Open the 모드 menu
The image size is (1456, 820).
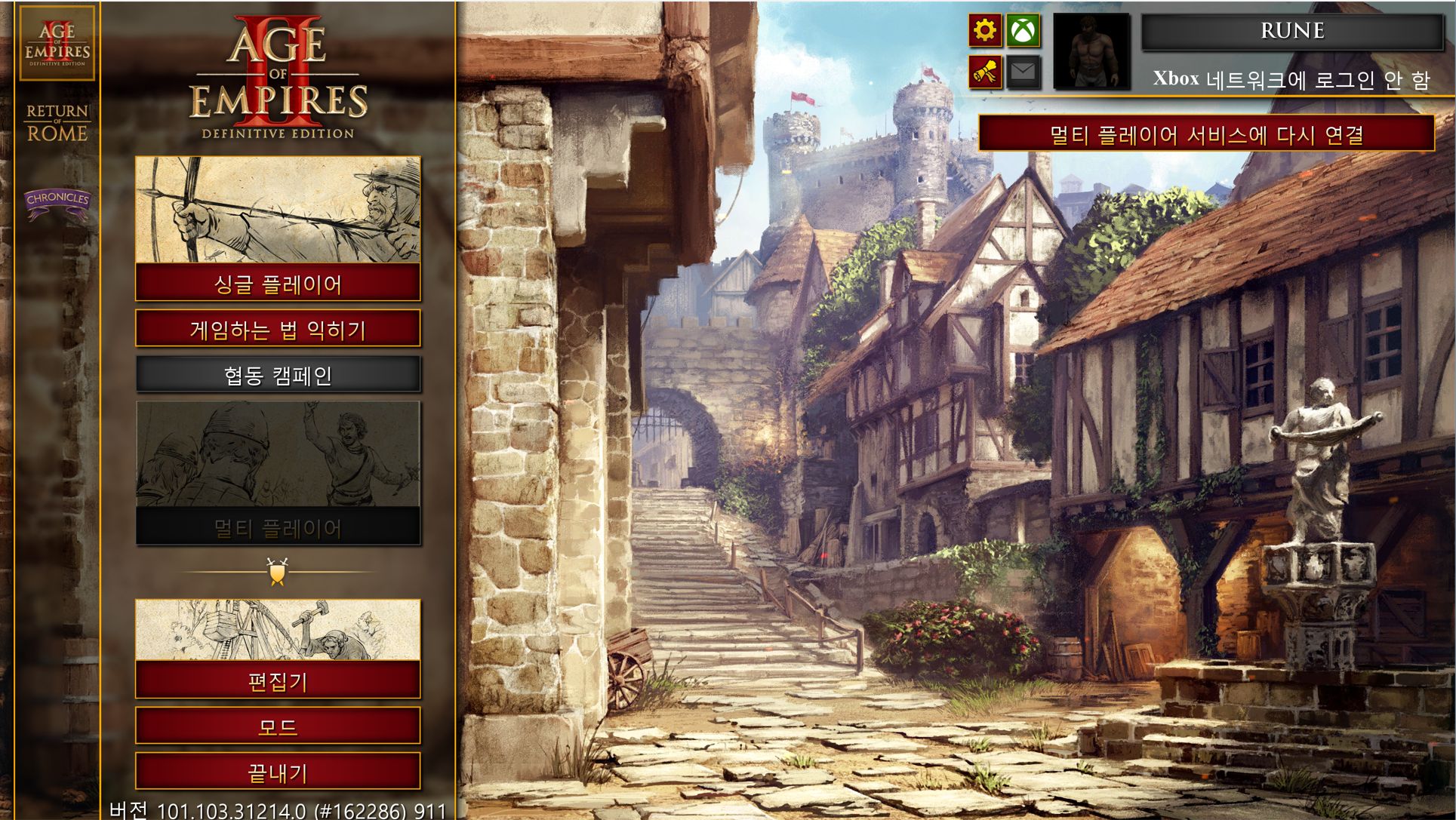coord(278,726)
